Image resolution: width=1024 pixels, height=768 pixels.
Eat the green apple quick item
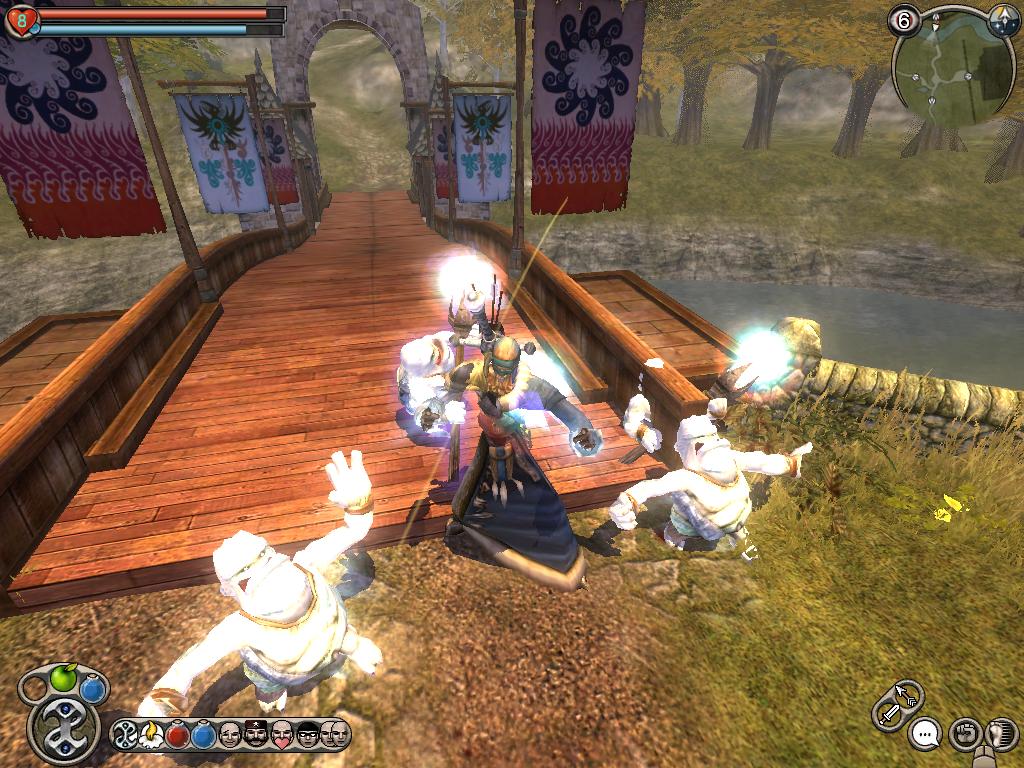click(63, 680)
